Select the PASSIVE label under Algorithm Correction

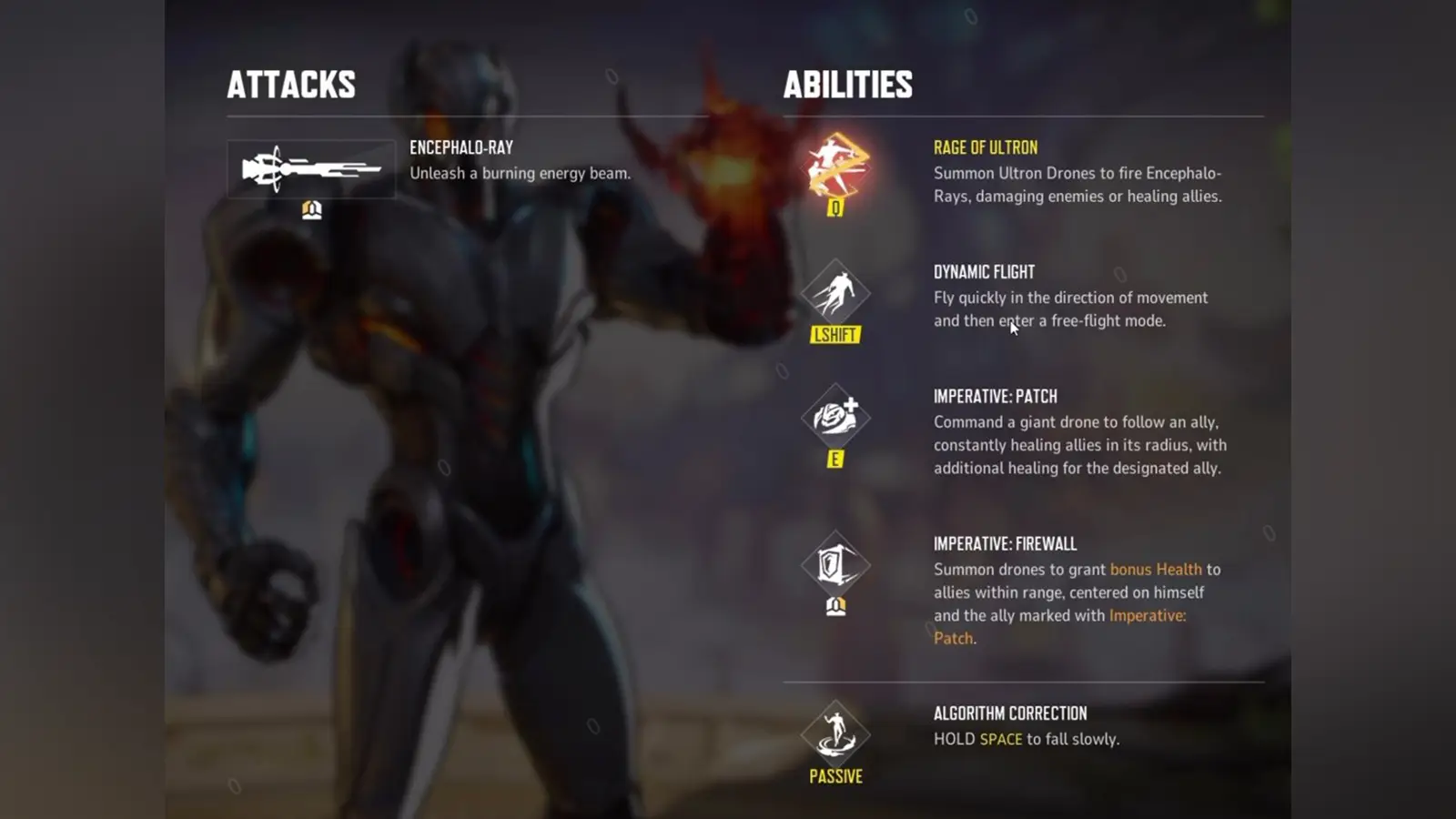[834, 776]
